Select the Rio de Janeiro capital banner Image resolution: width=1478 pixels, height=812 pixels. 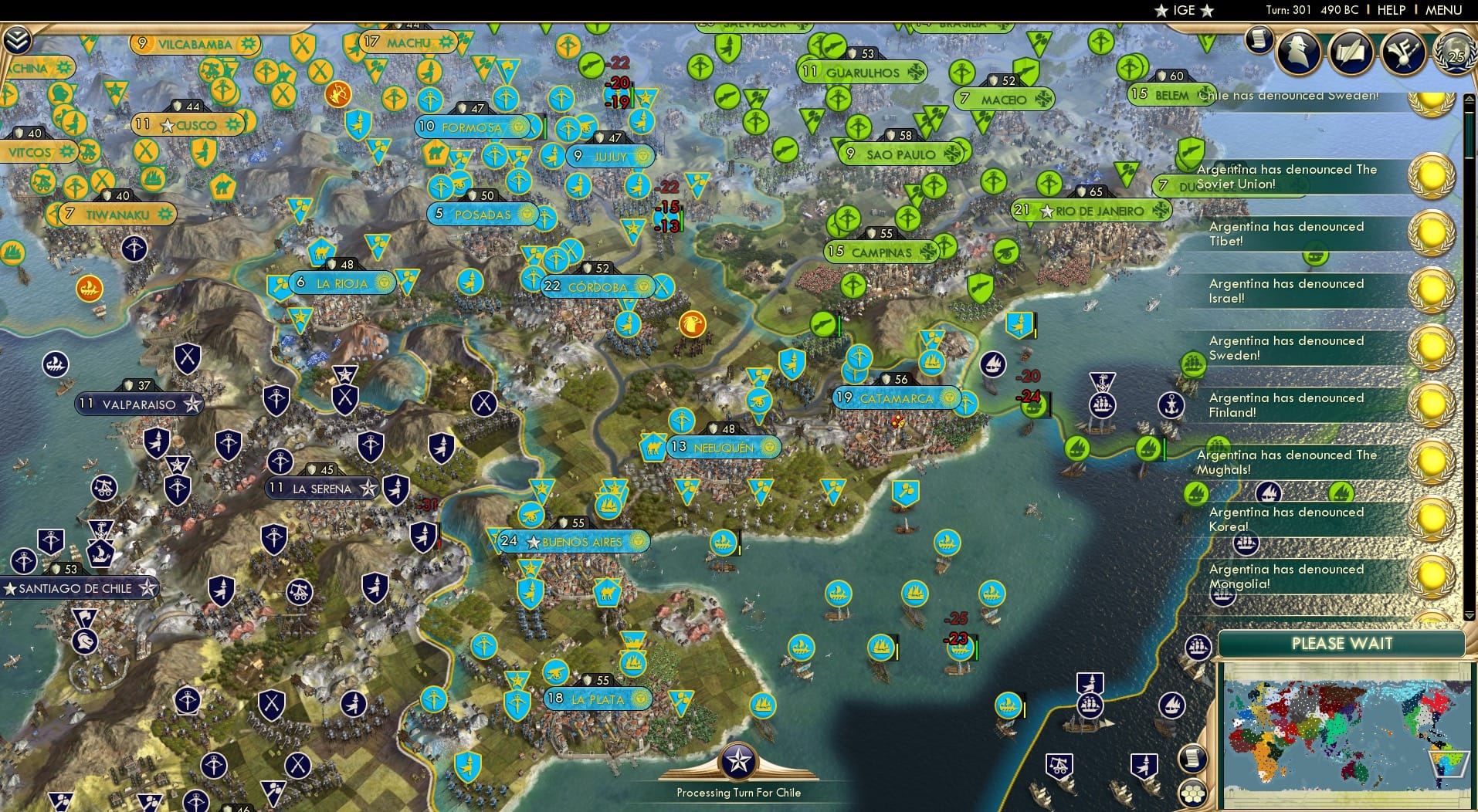(1093, 208)
